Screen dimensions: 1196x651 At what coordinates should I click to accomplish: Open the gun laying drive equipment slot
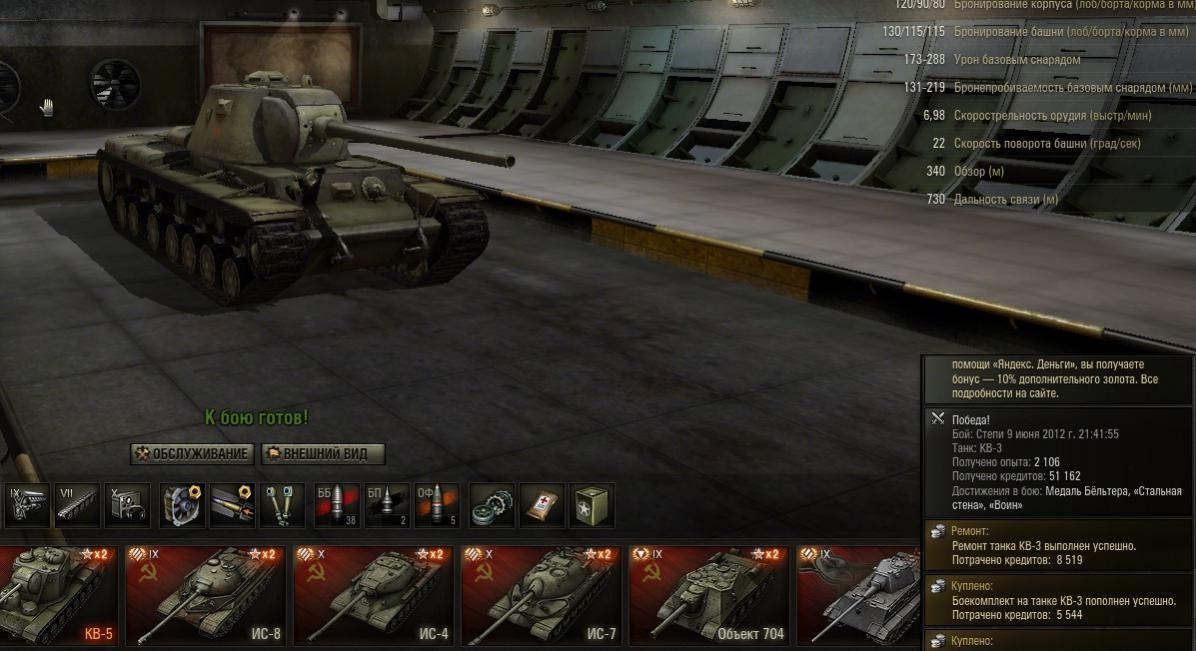[283, 505]
